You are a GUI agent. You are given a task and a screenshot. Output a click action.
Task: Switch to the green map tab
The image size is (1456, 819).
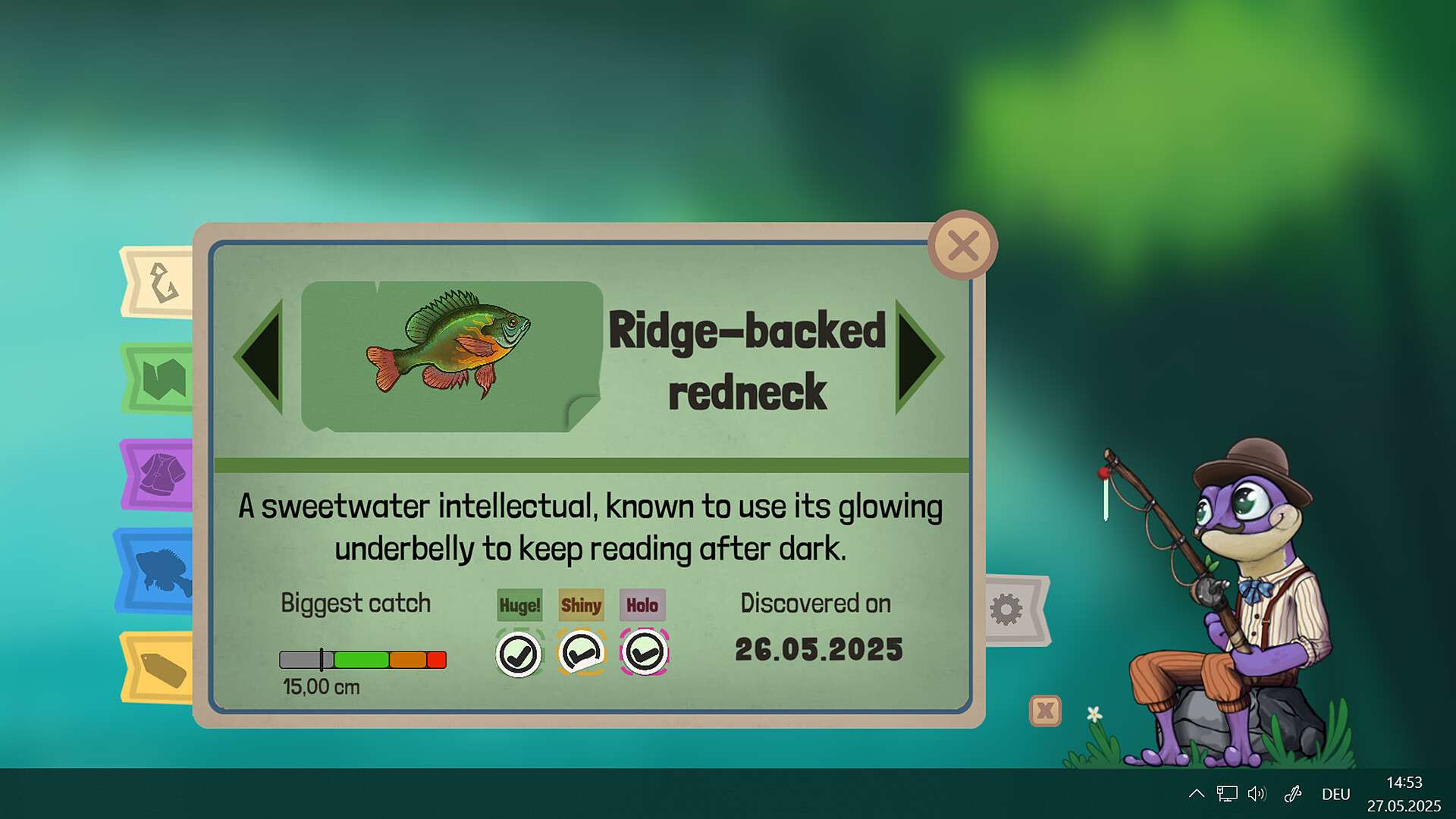point(160,378)
